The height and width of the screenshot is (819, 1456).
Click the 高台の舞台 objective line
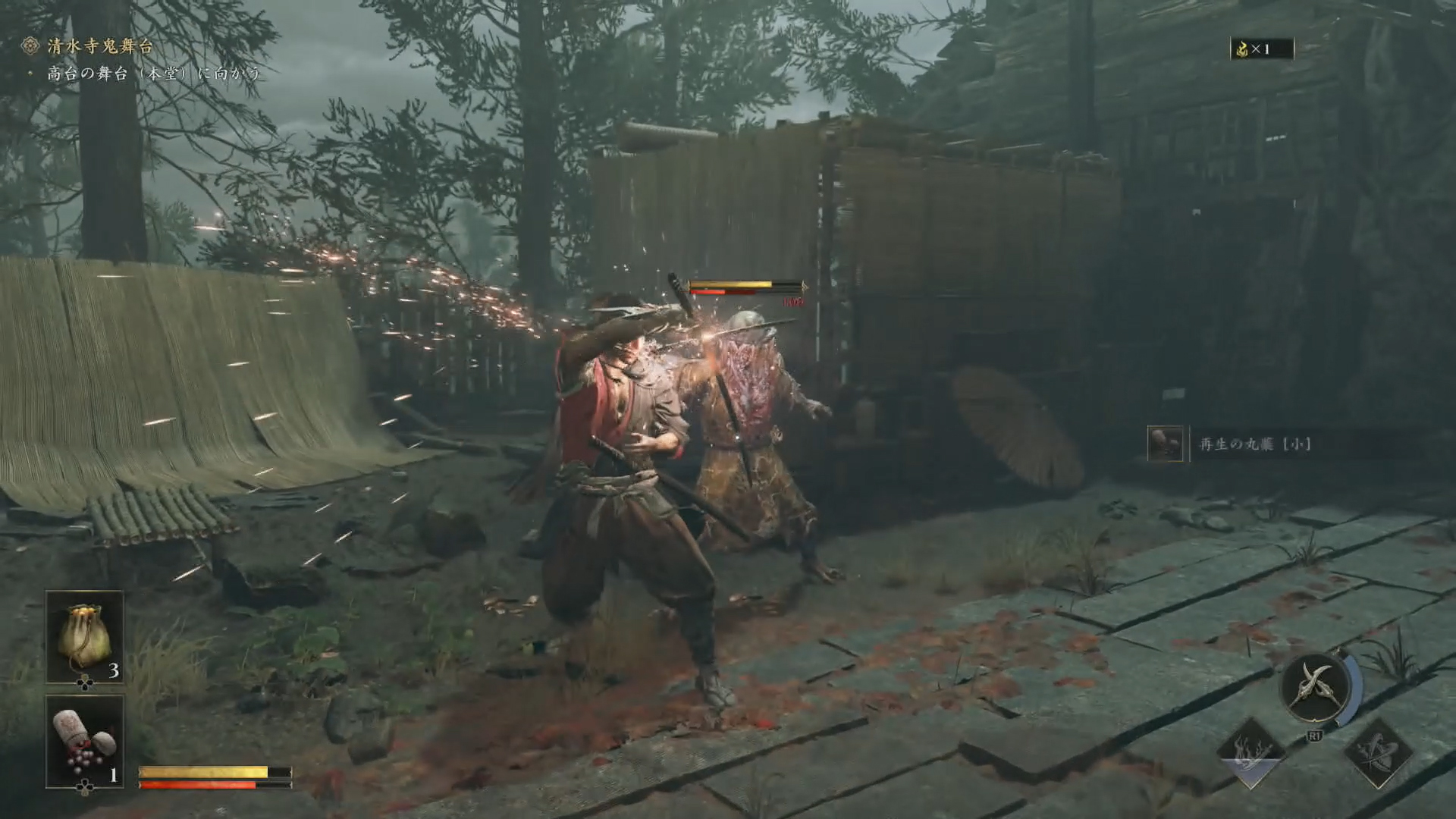(153, 74)
